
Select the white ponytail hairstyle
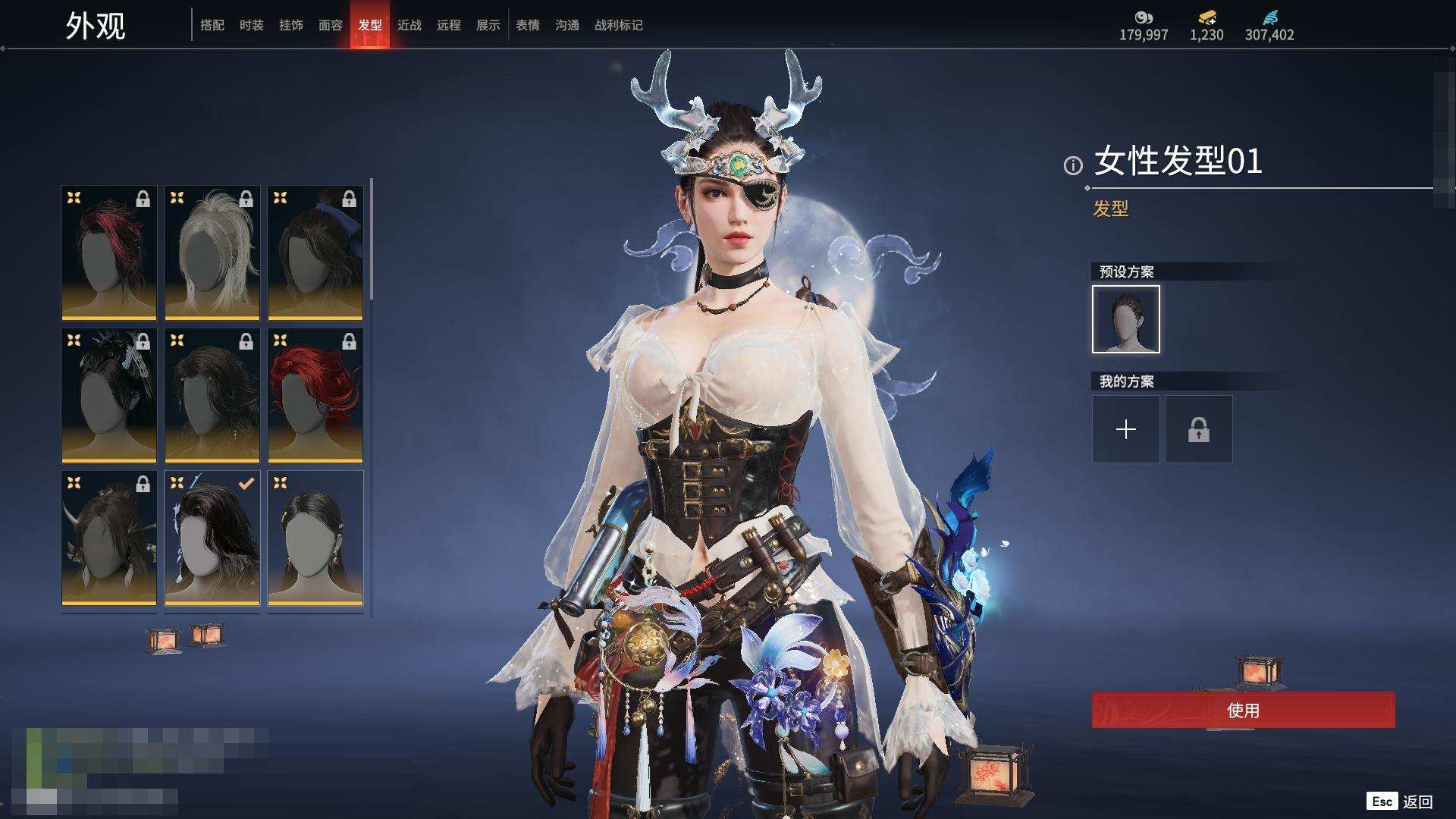[212, 253]
